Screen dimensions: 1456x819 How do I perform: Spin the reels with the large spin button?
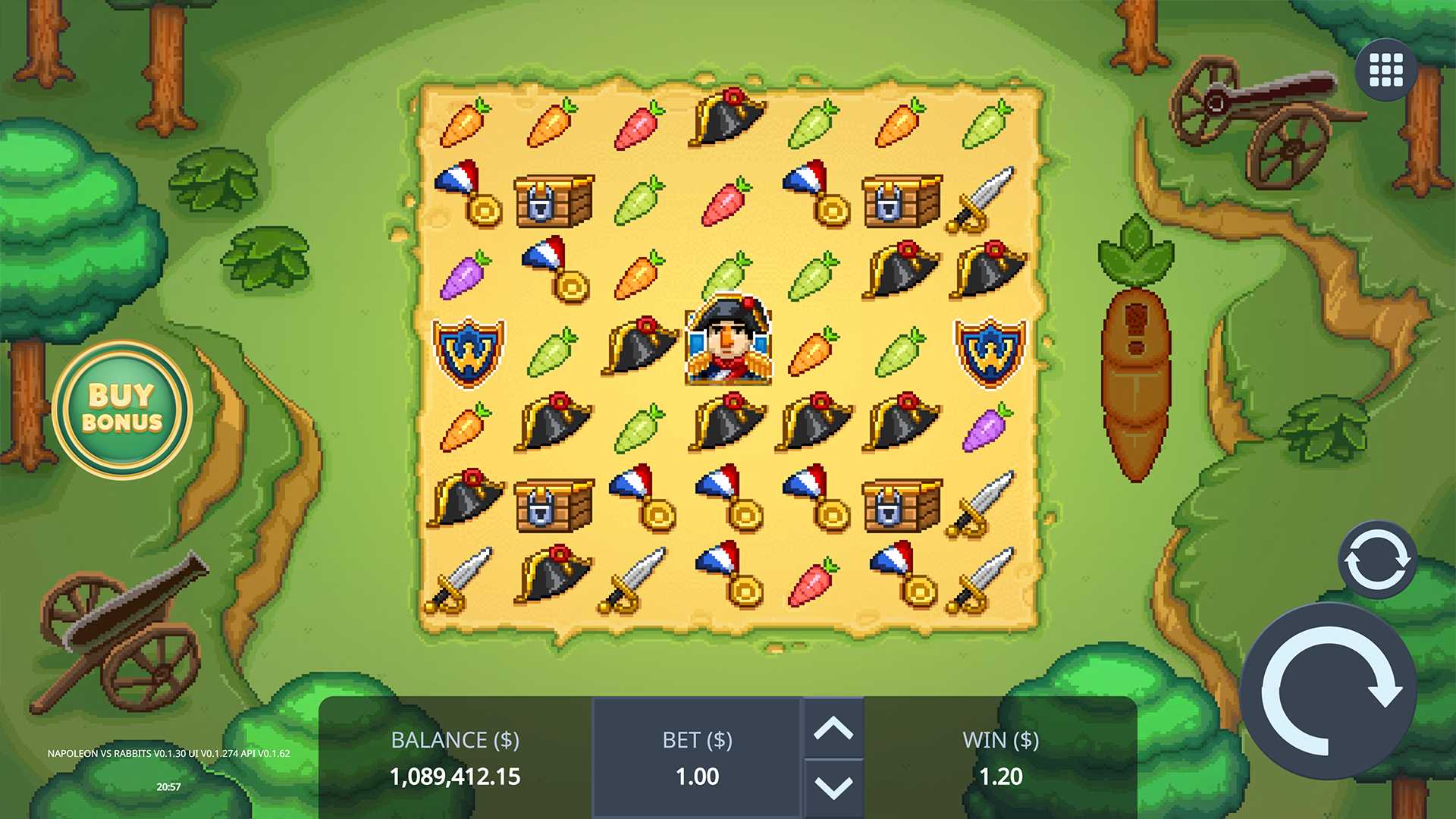tap(1329, 692)
